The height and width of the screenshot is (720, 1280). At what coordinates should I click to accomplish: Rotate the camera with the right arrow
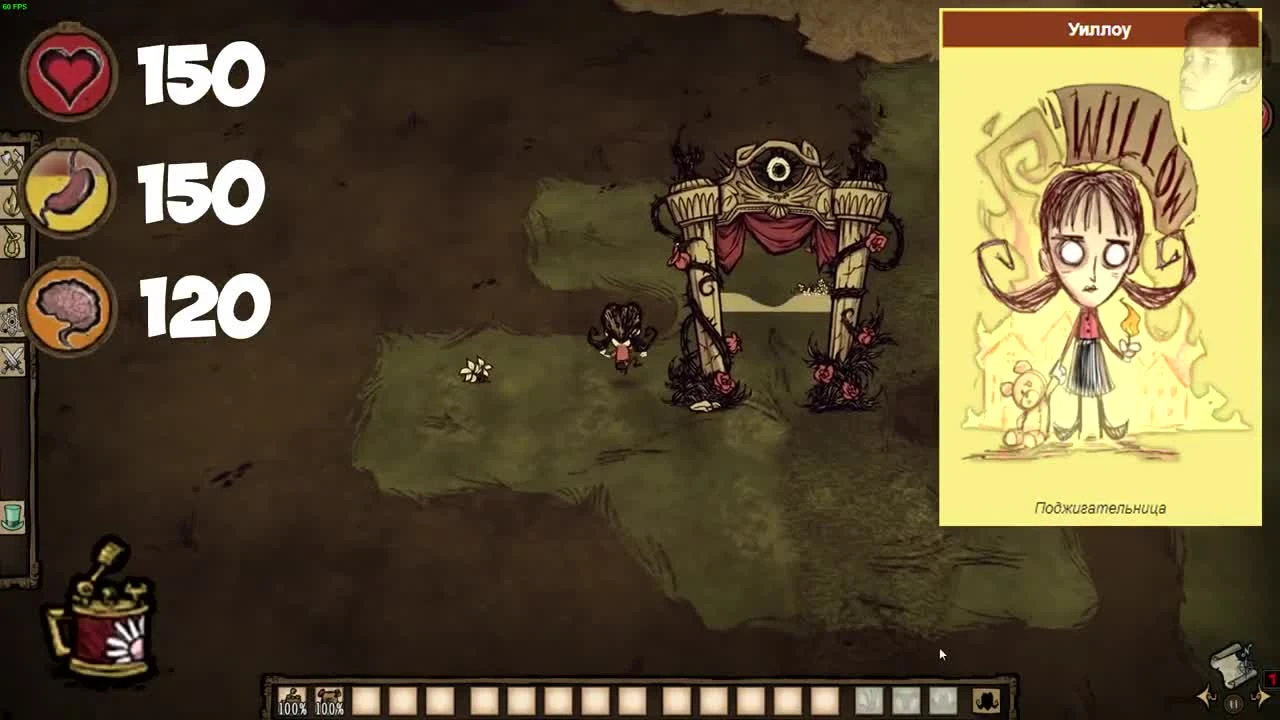click(x=1262, y=696)
